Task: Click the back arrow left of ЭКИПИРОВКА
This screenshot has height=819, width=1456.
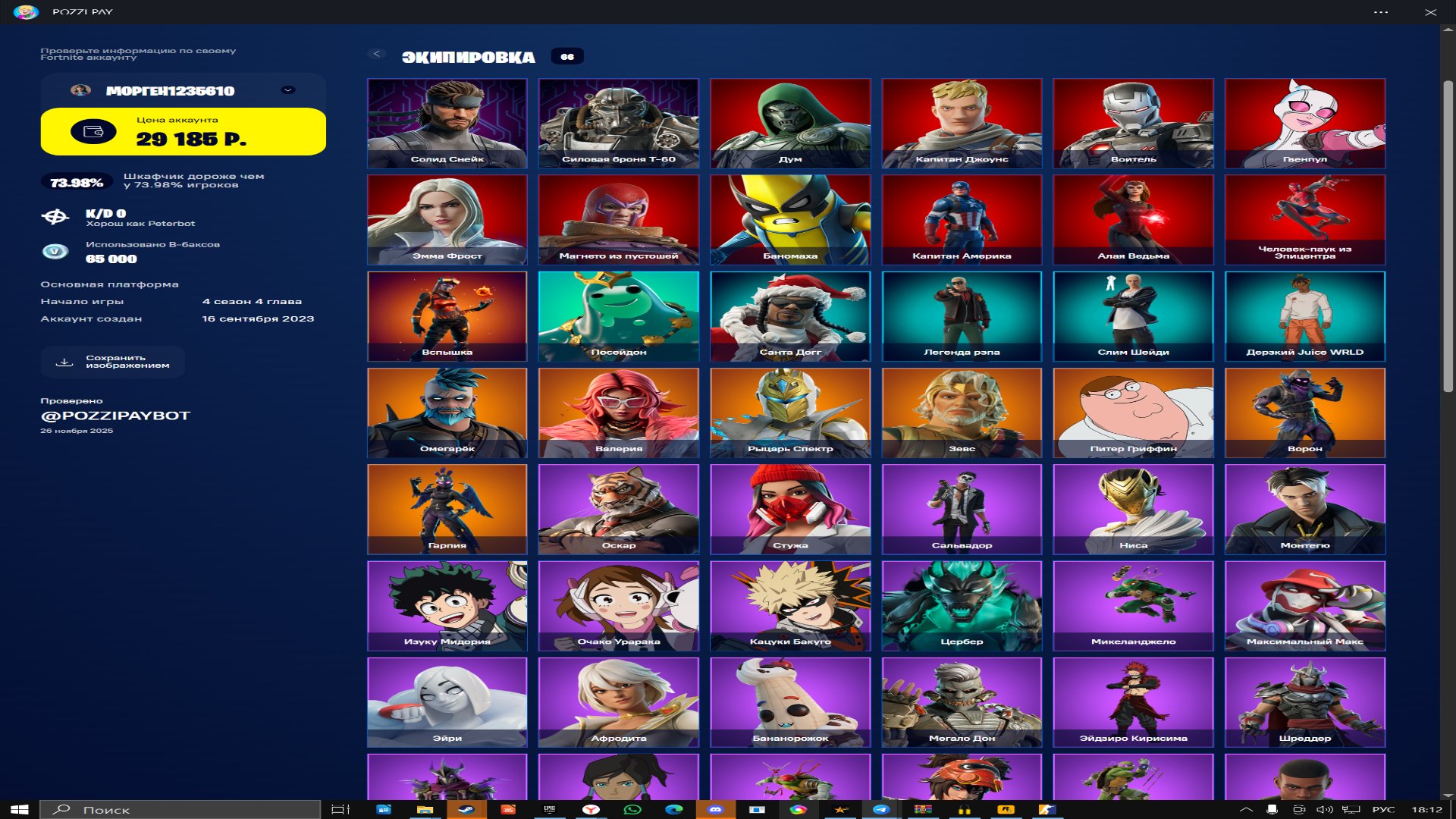Action: [x=376, y=53]
